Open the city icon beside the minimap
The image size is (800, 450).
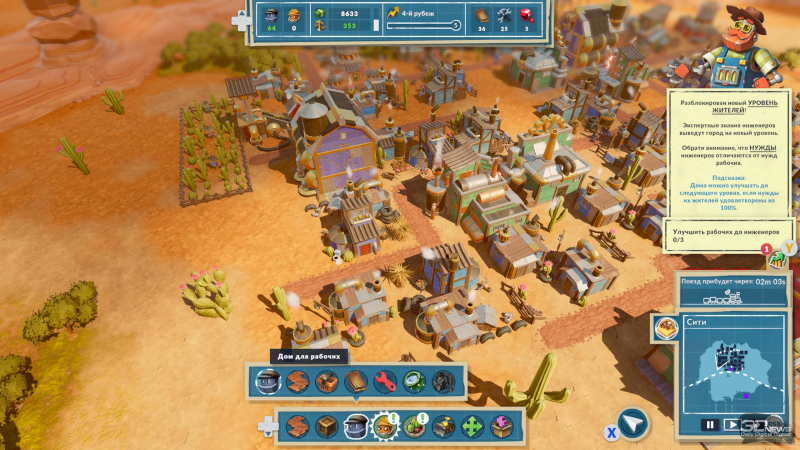click(x=664, y=327)
